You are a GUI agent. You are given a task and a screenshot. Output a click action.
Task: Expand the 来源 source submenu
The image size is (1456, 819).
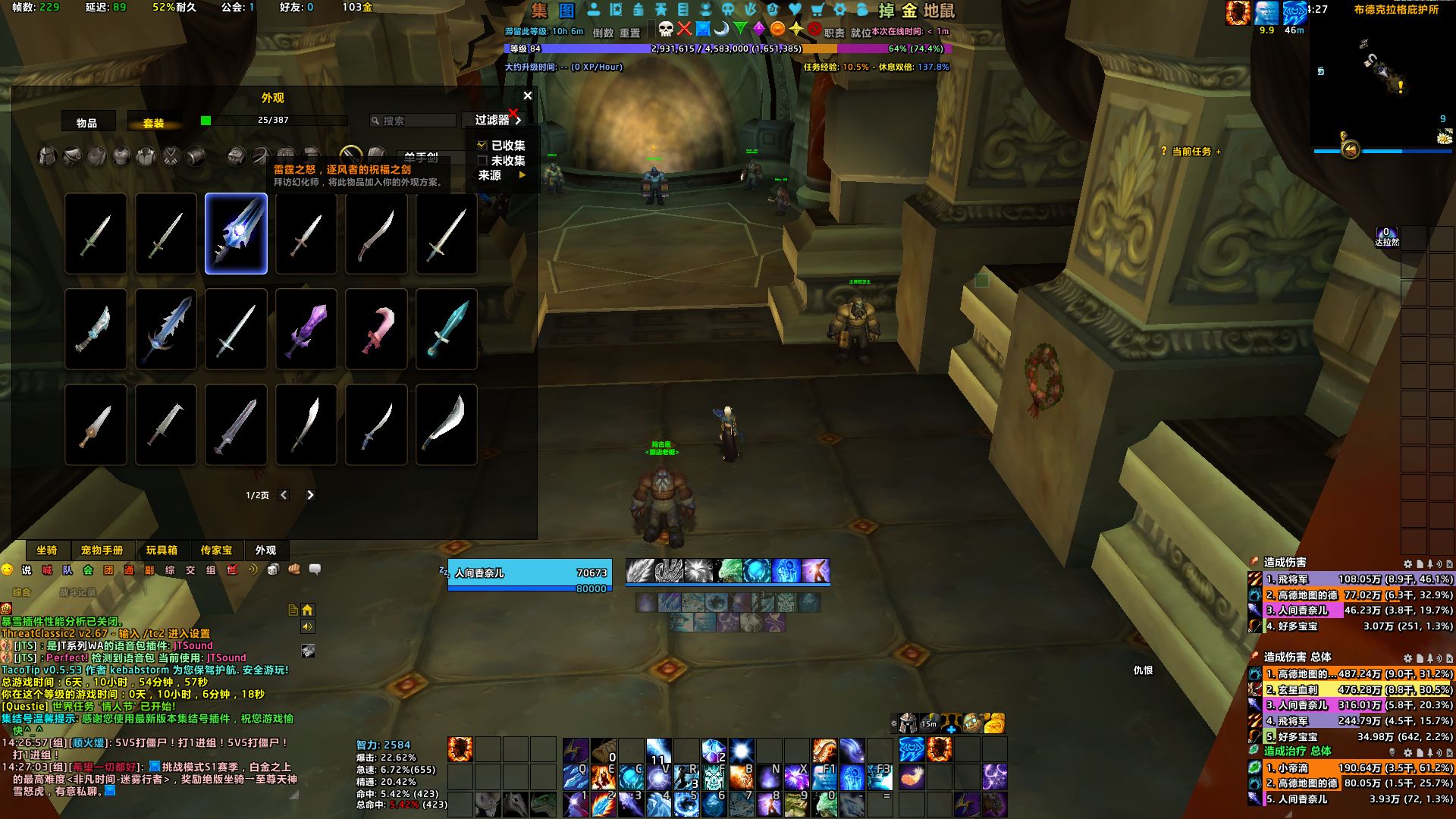[x=501, y=175]
